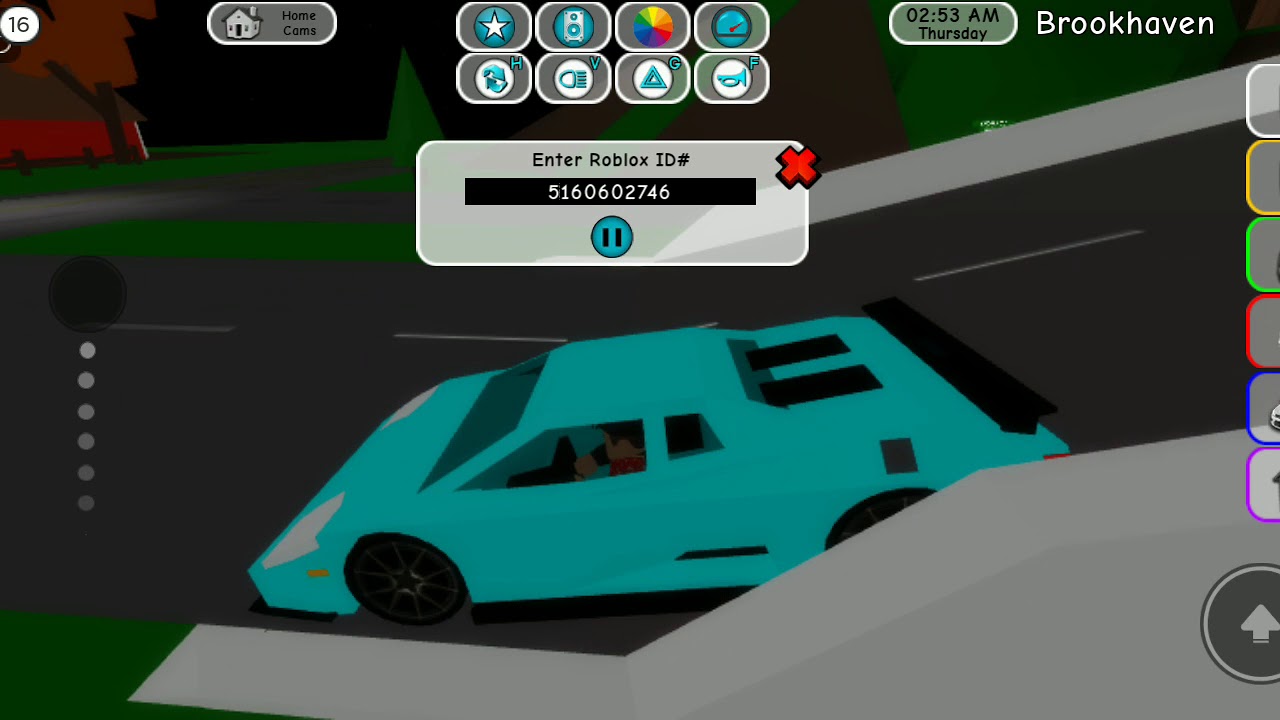This screenshot has width=1280, height=720.
Task: Open the color wheel picker
Action: coord(652,27)
